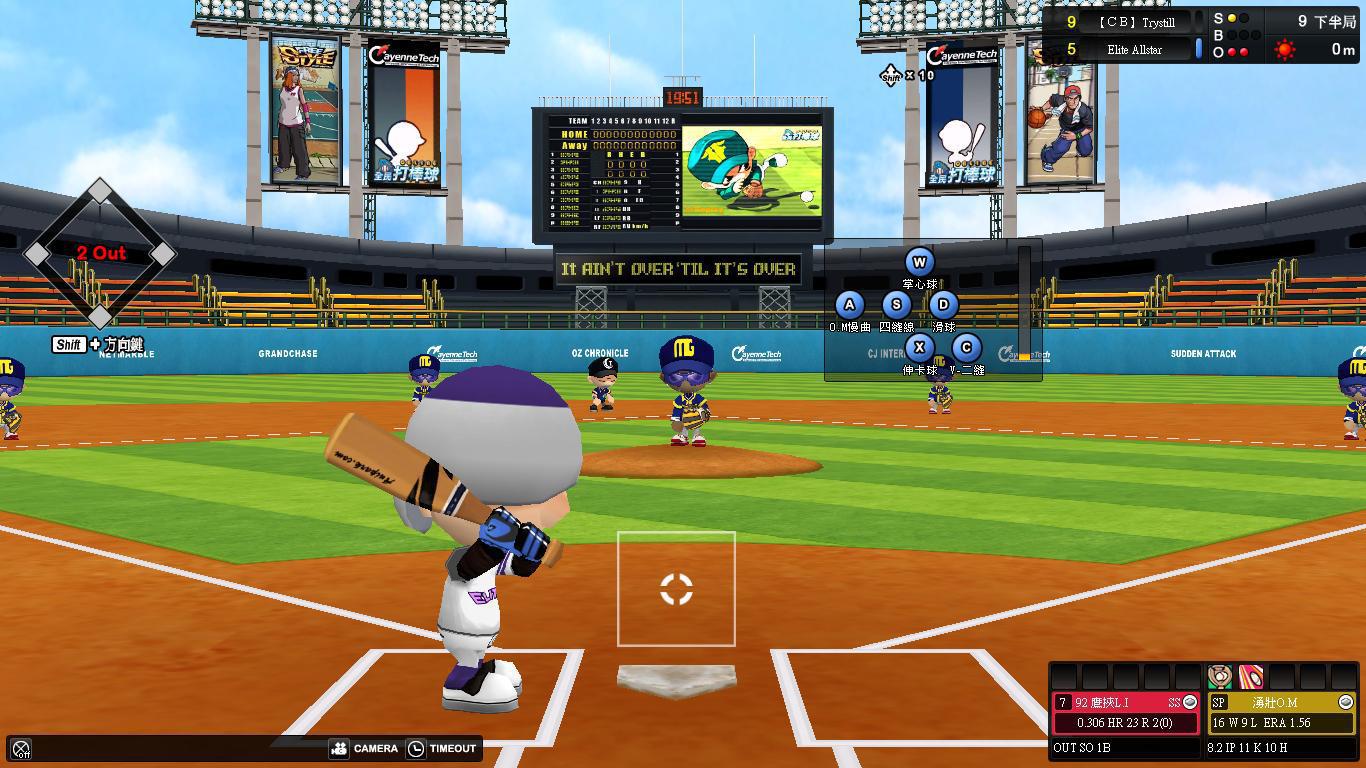Open the CAMERA view option
Viewport: 1366px width, 768px height.
point(364,748)
